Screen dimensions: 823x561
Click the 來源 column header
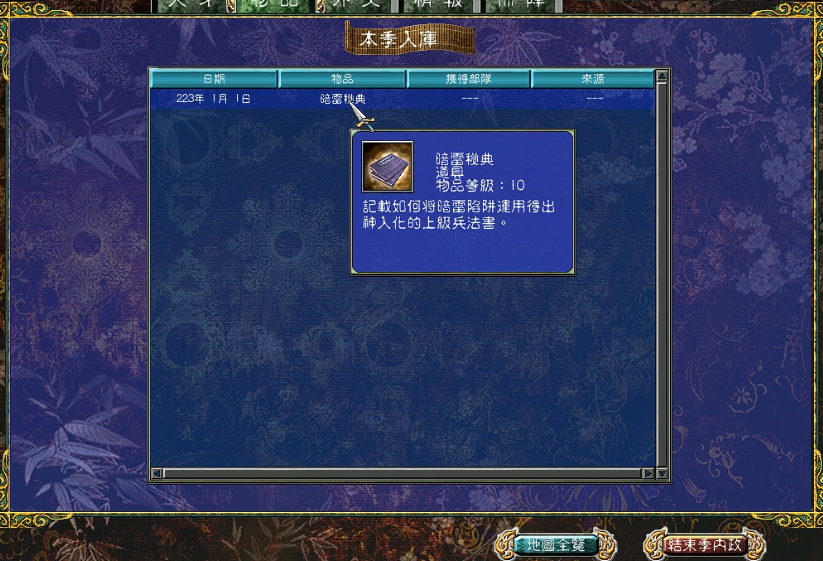593,78
